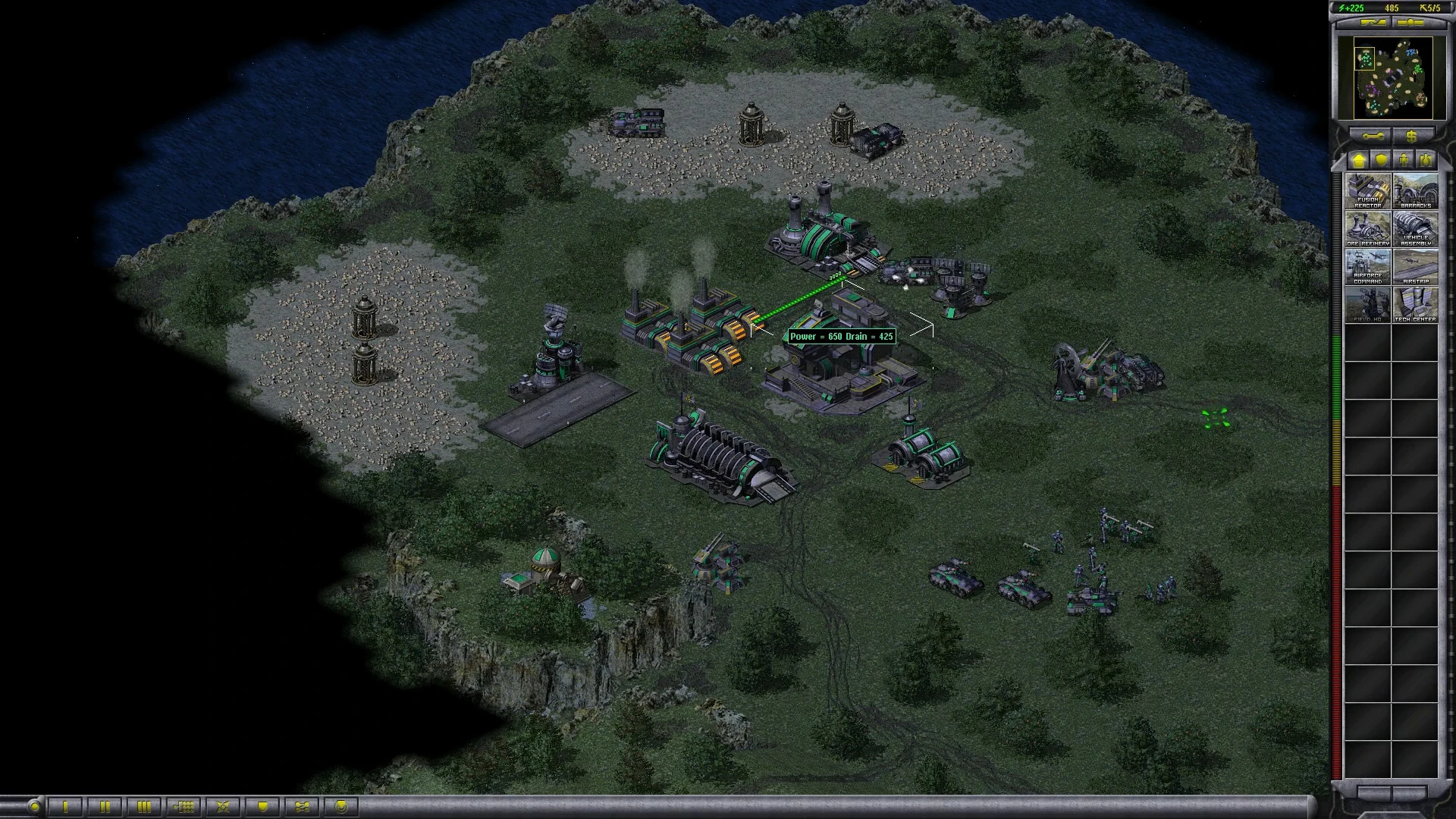Select control group one on the command bar
The image size is (1456, 819).
pyautogui.click(x=66, y=806)
